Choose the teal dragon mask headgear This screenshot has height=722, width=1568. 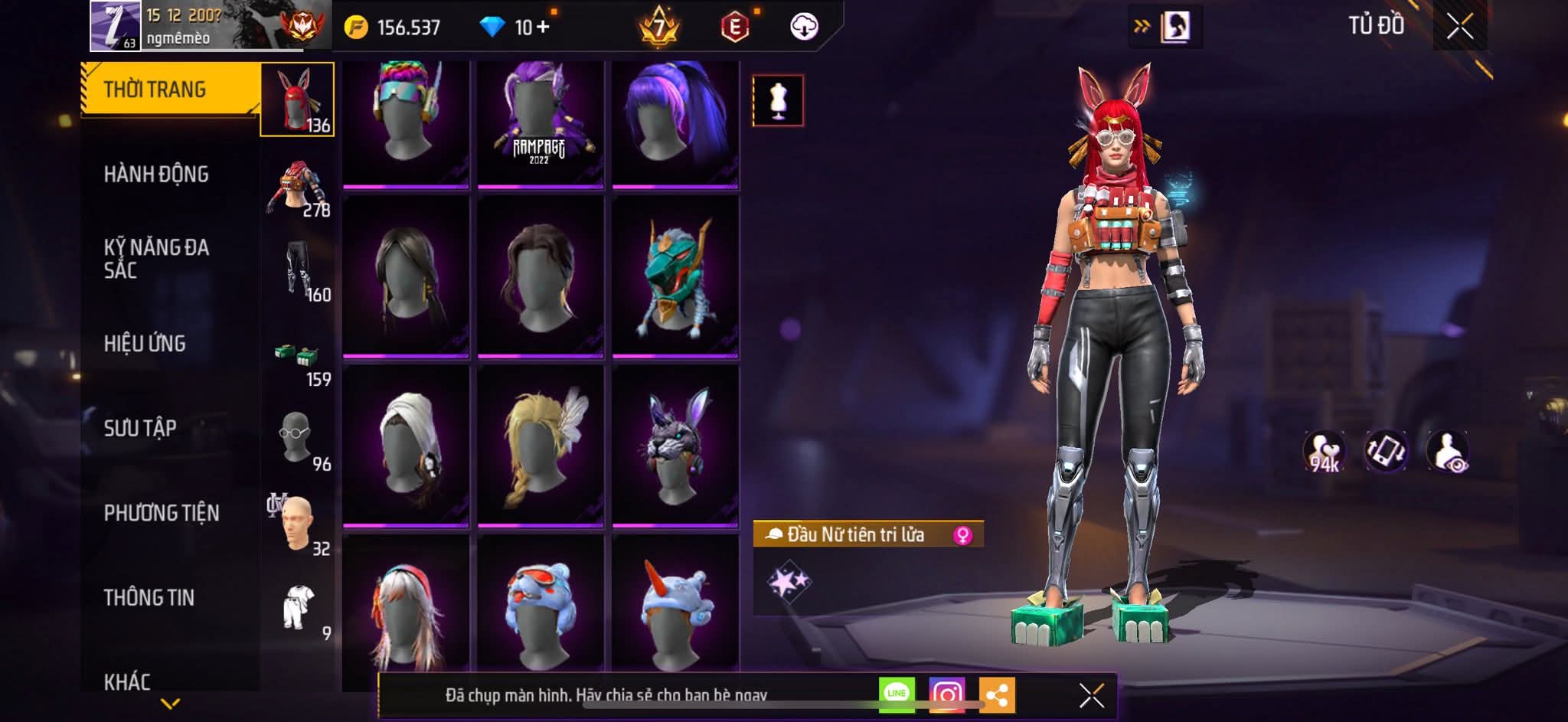tap(675, 276)
